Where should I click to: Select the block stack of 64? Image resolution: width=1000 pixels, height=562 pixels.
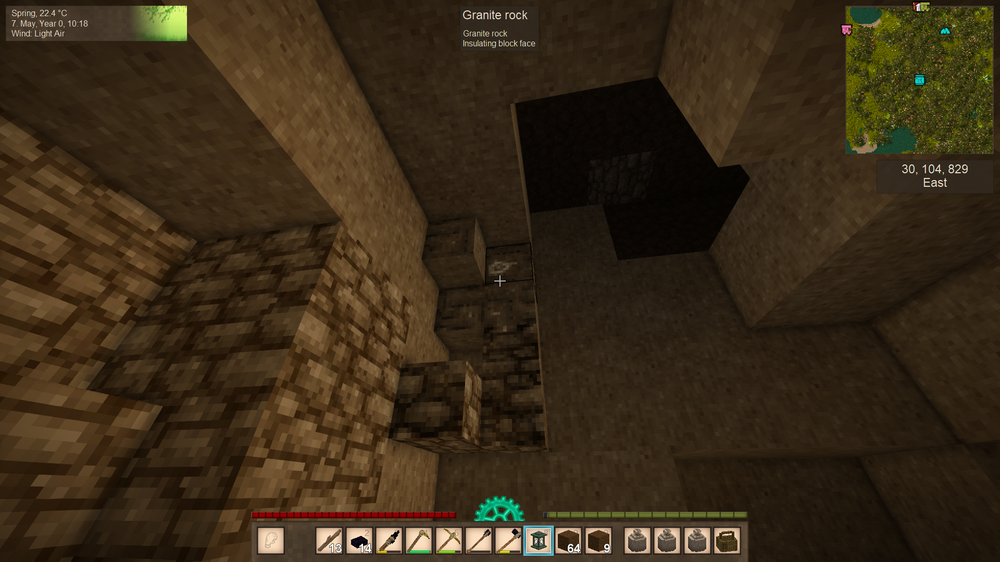click(x=568, y=541)
